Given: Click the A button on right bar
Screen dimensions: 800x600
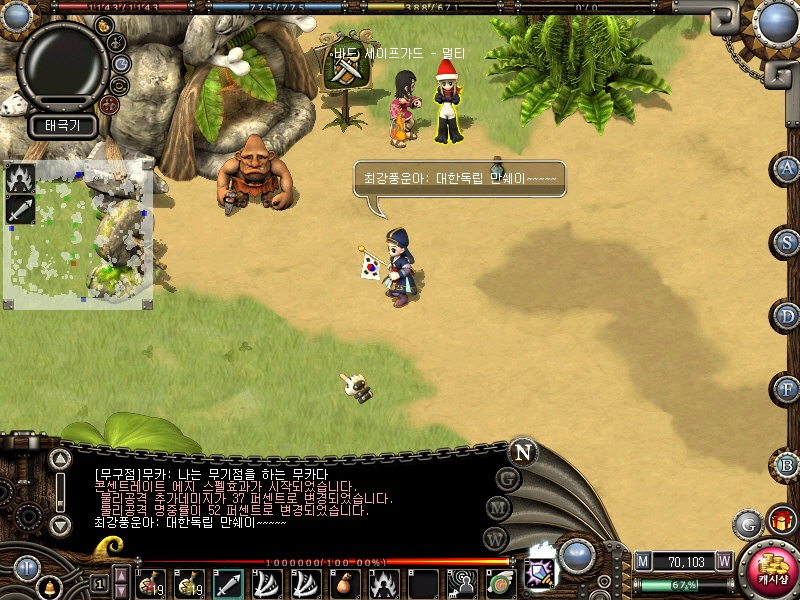Looking at the screenshot, I should click(x=788, y=168).
